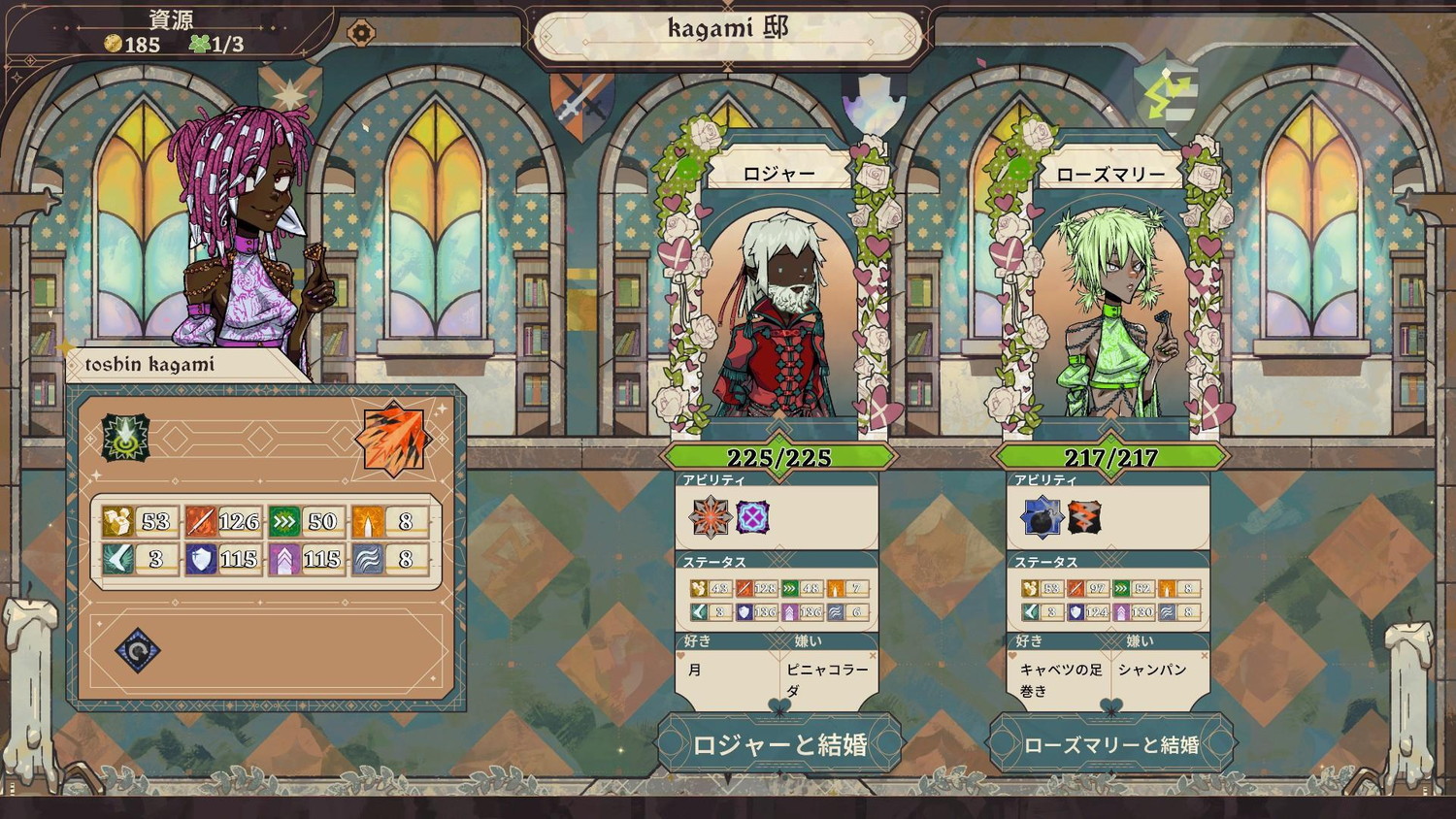
Task: View toshin kagami's green eye trait icon
Action: point(126,438)
